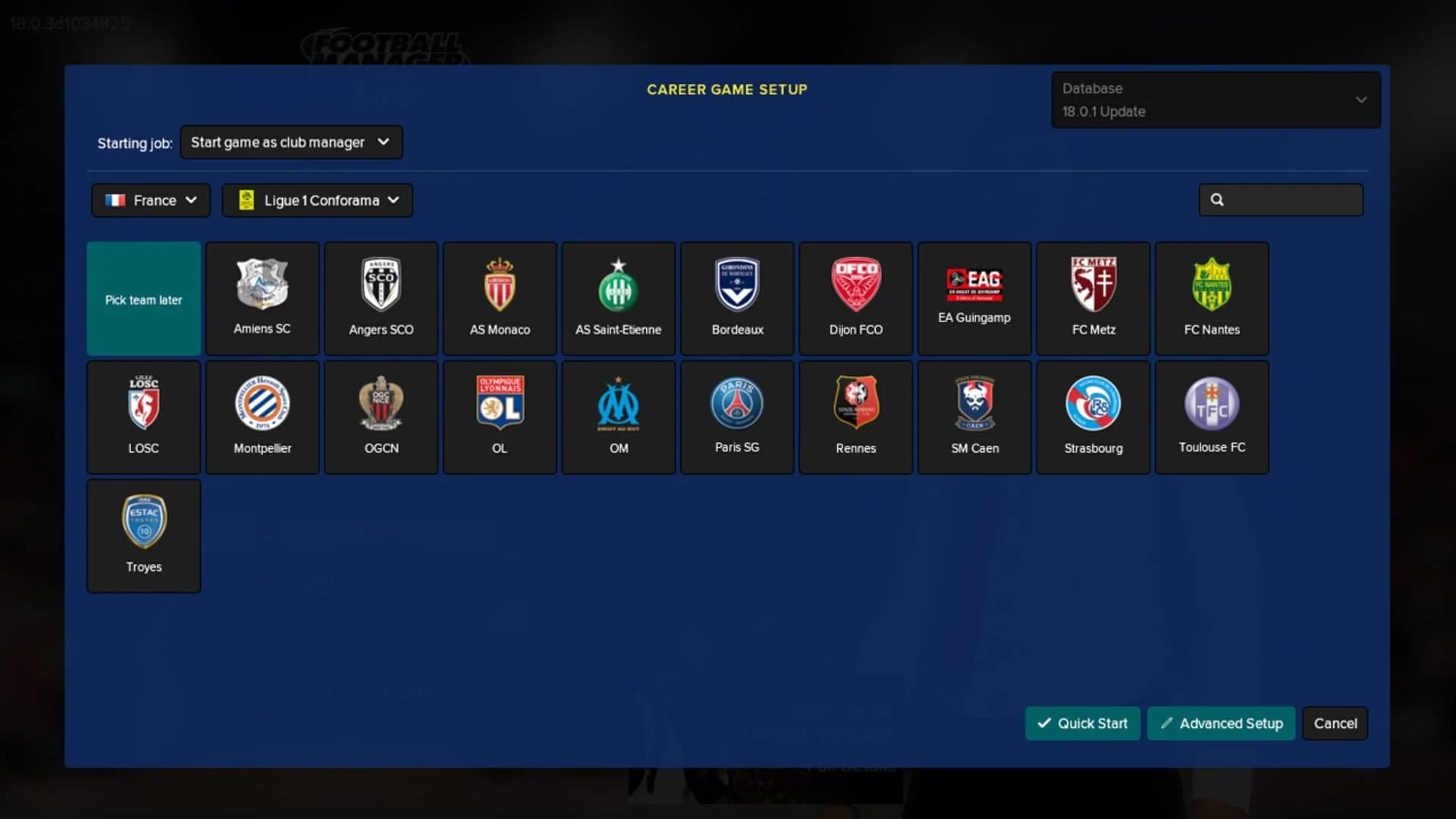The image size is (1456, 819).
Task: Open Advanced Setup
Action: coord(1221,723)
